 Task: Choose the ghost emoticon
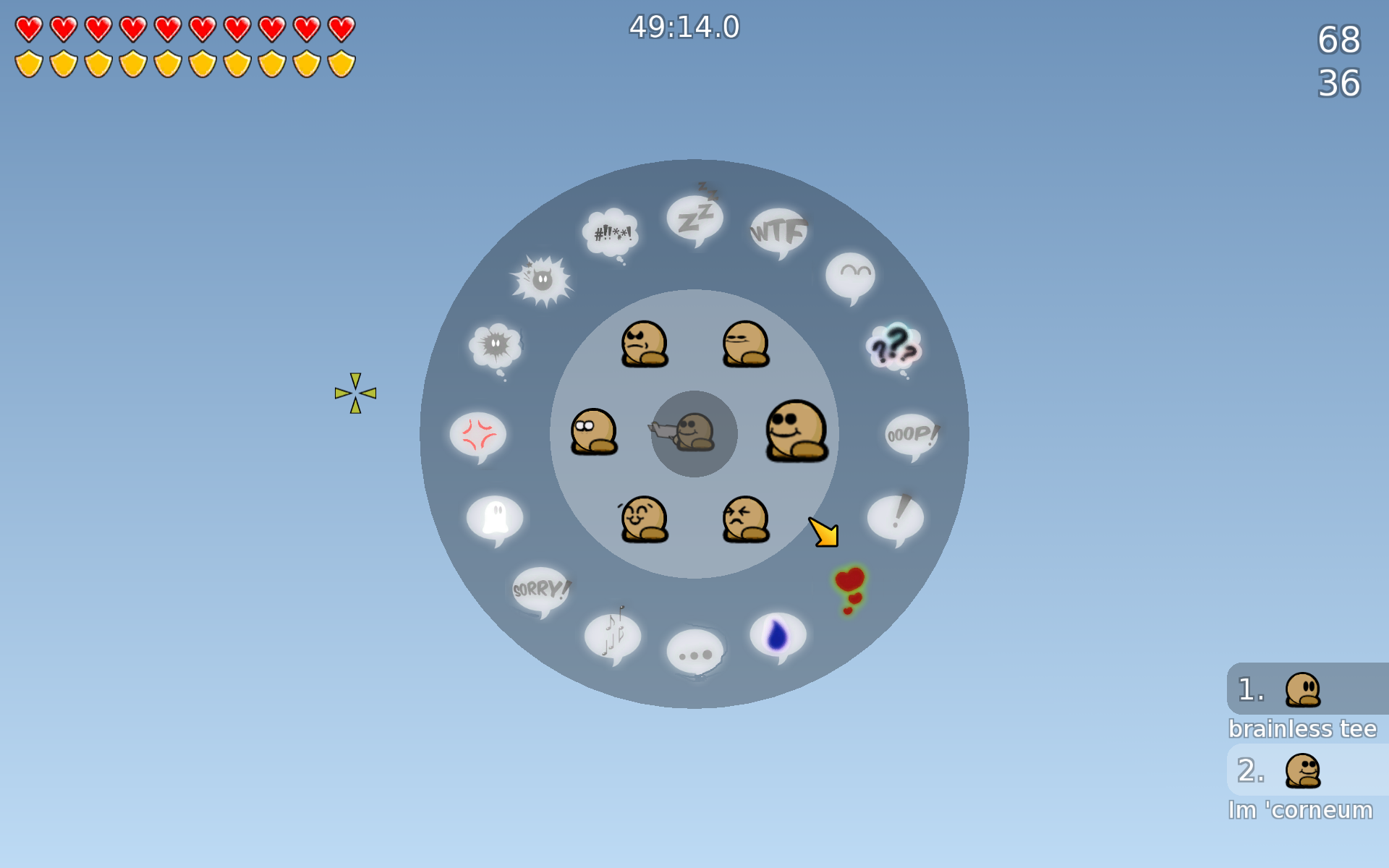pos(495,516)
